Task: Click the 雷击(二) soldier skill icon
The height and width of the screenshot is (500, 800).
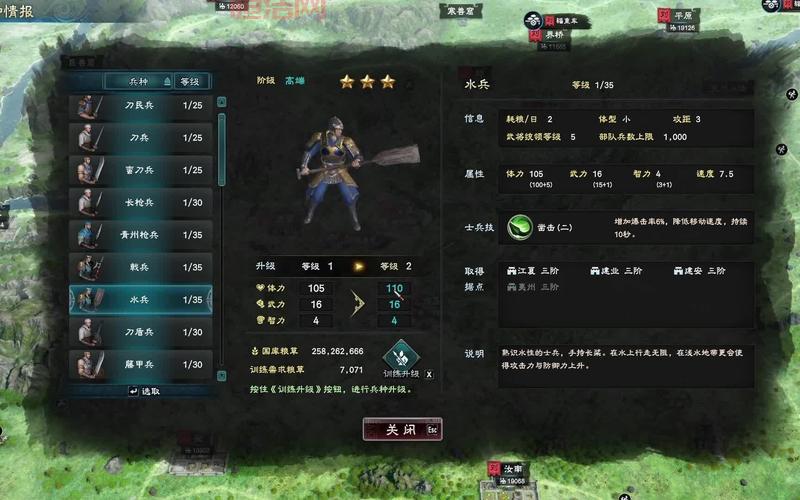Action: point(520,227)
